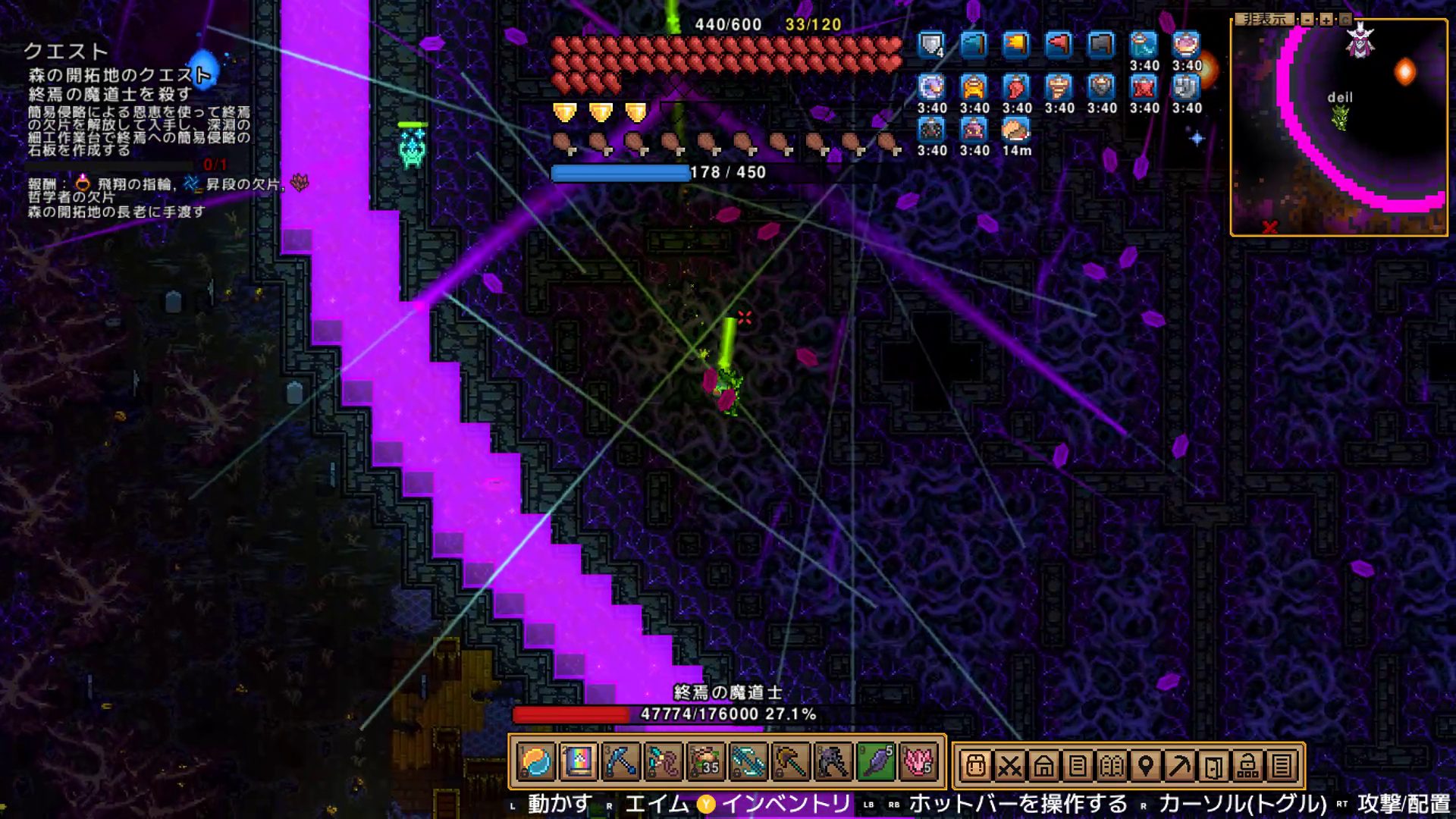
Task: Click the yellow banner buff icon
Action: pos(1016,45)
